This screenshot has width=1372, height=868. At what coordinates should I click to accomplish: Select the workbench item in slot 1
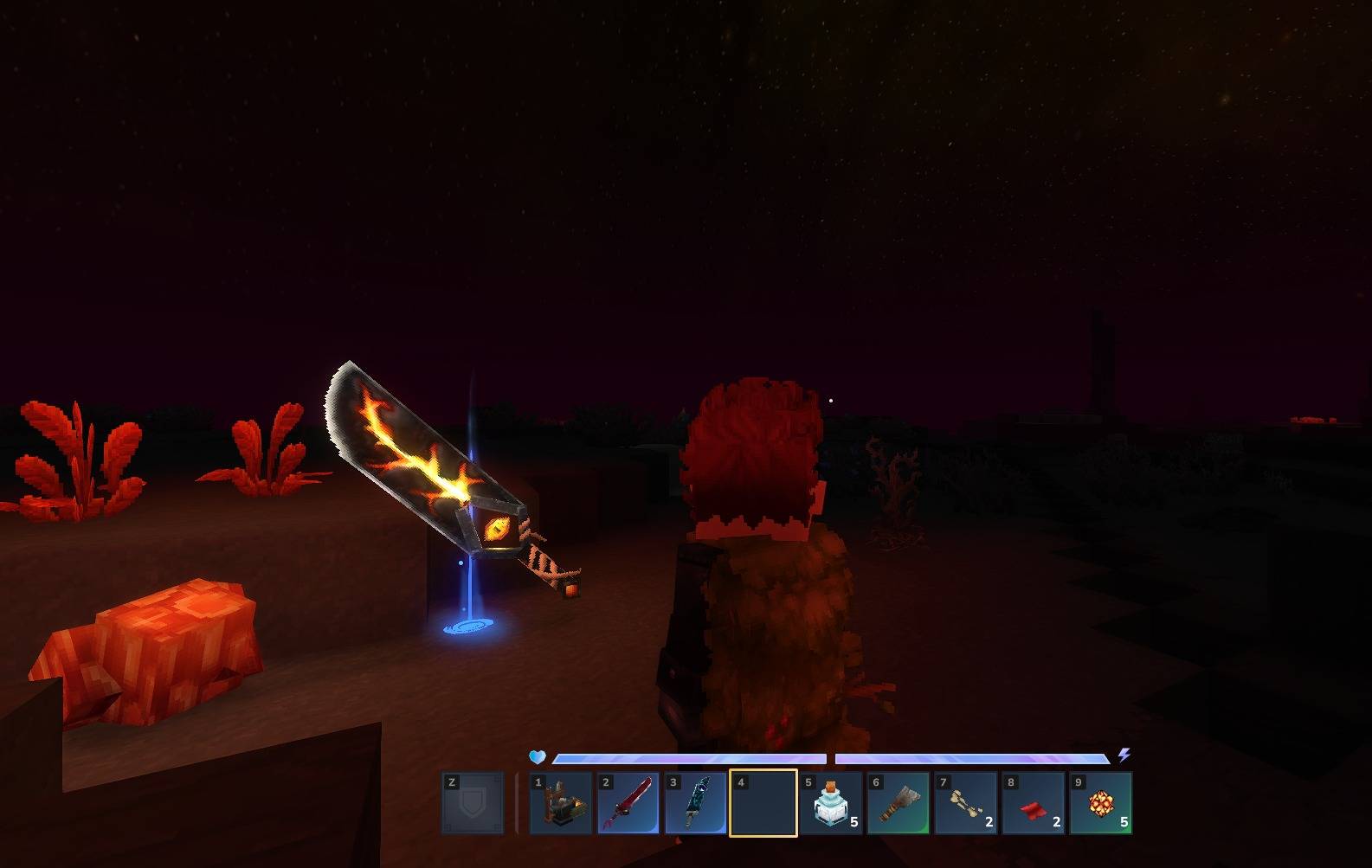pos(561,803)
